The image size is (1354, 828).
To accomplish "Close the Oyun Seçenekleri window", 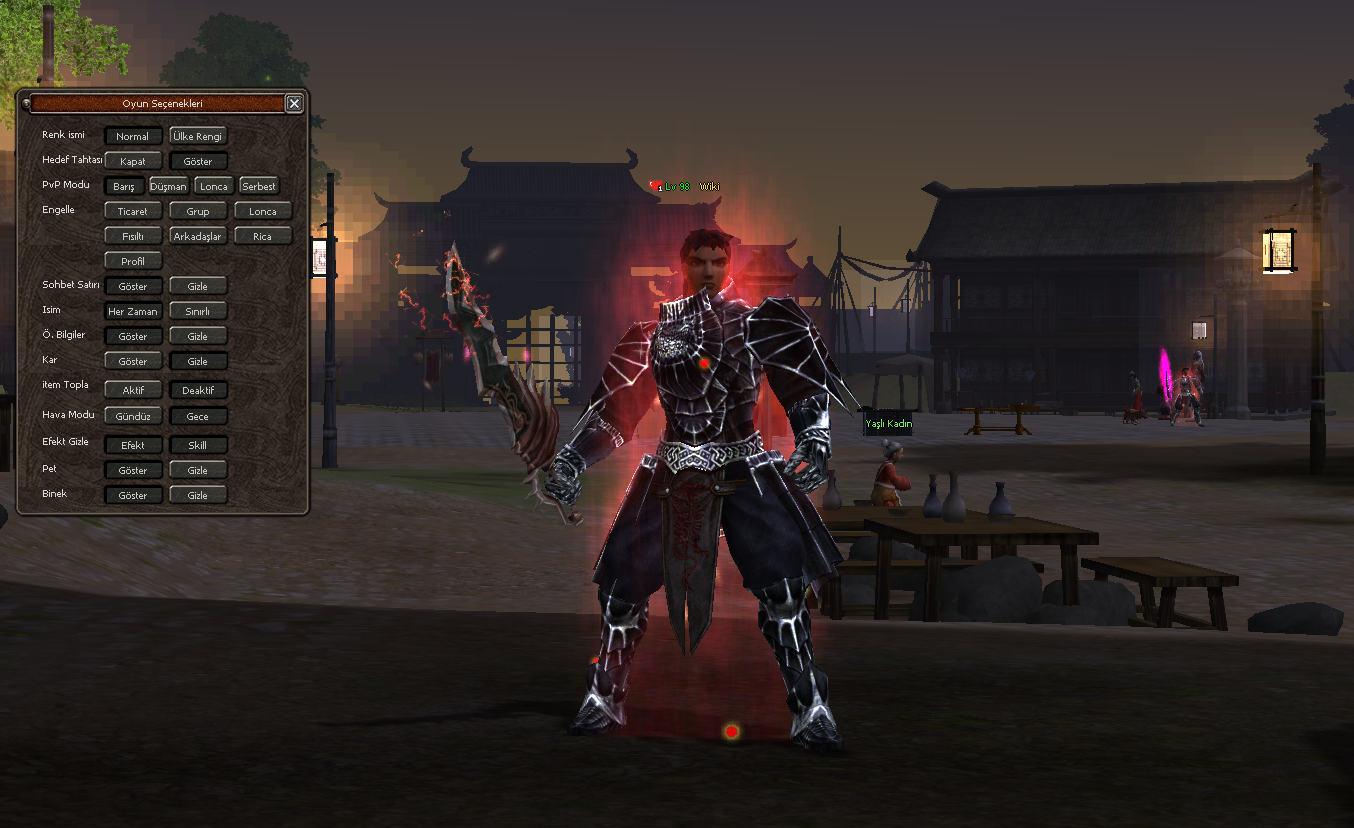I will (293, 103).
